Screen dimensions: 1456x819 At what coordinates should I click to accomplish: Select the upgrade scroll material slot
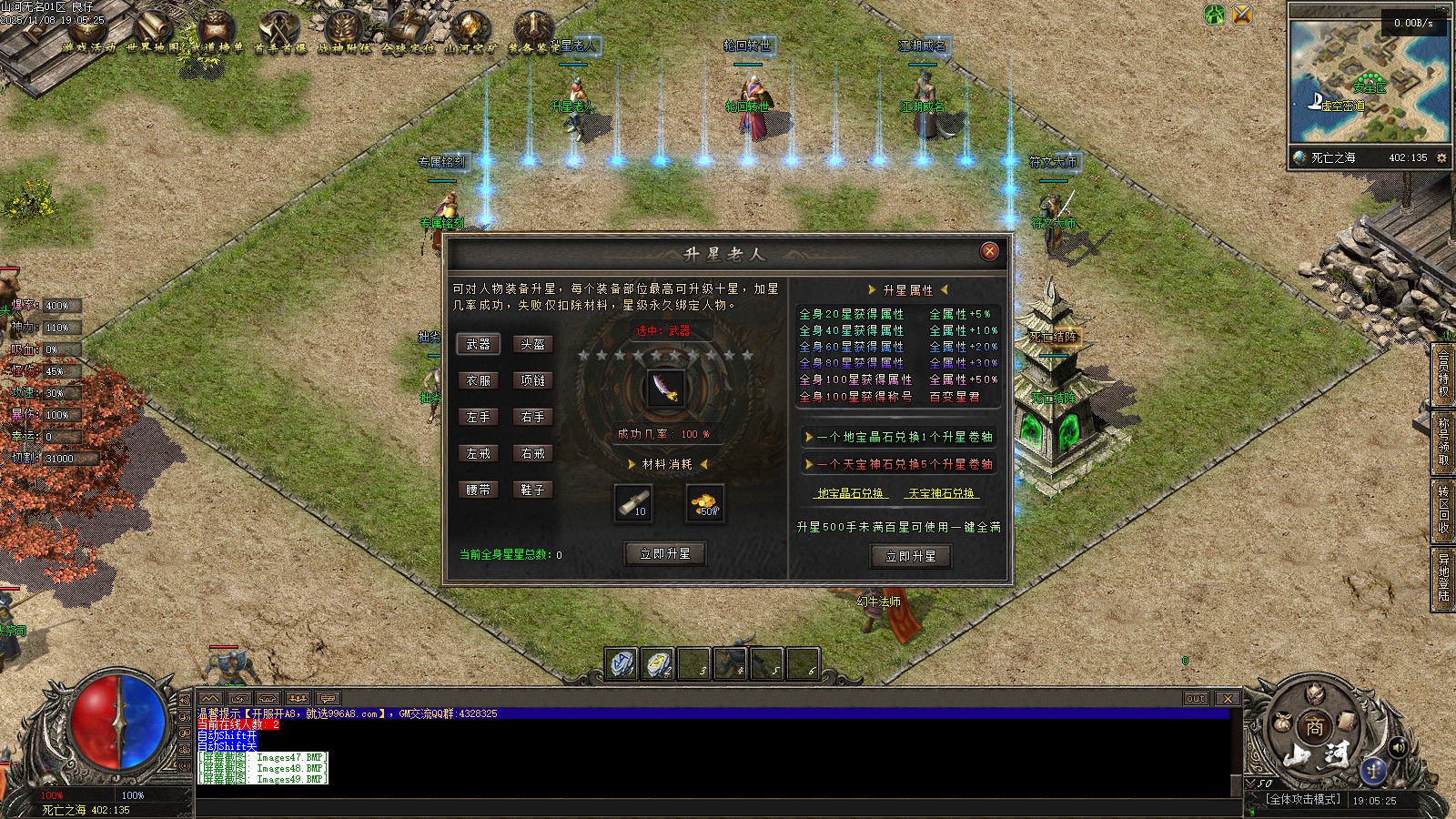click(x=632, y=502)
